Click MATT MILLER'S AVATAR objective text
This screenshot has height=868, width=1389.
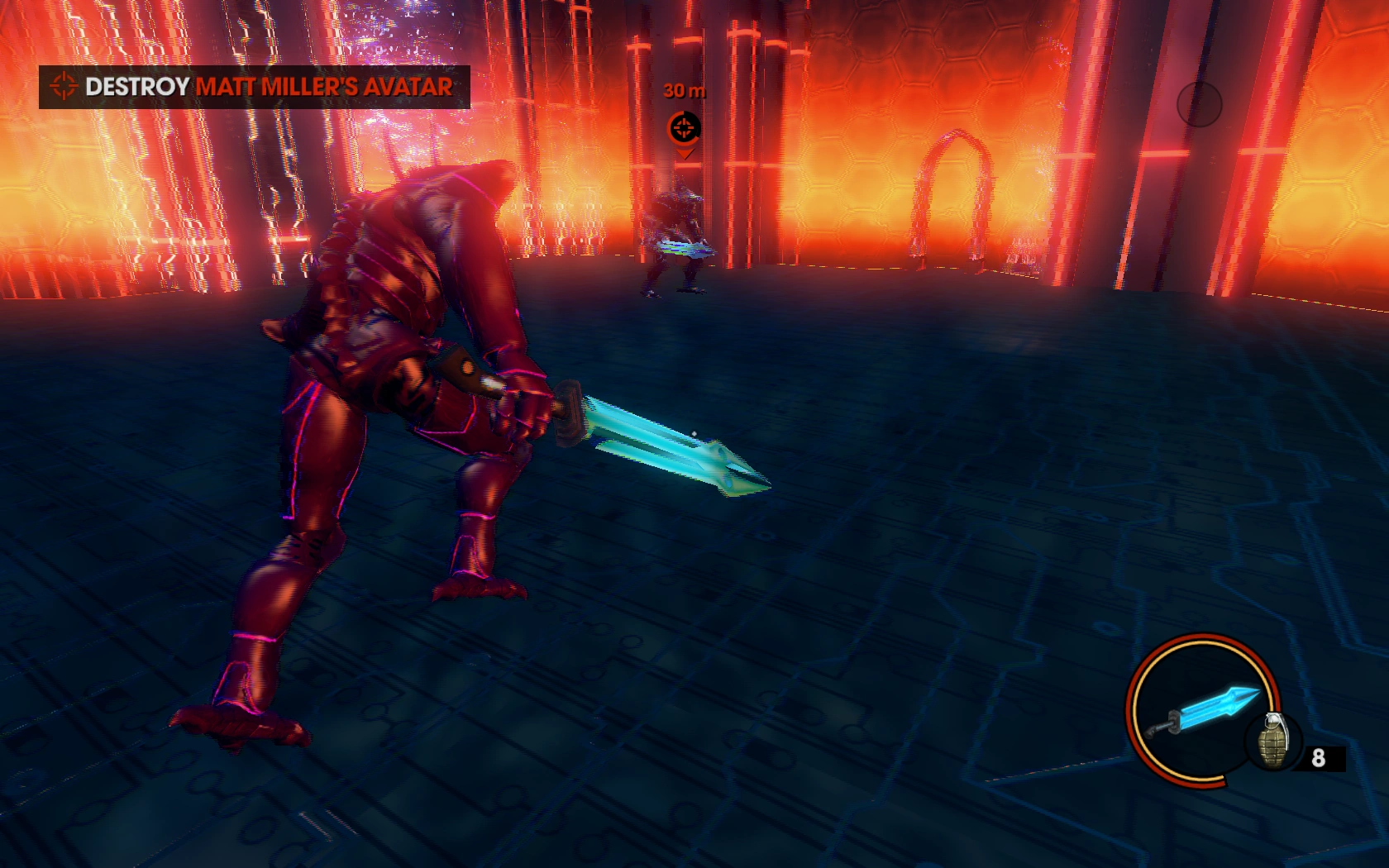coord(322,85)
